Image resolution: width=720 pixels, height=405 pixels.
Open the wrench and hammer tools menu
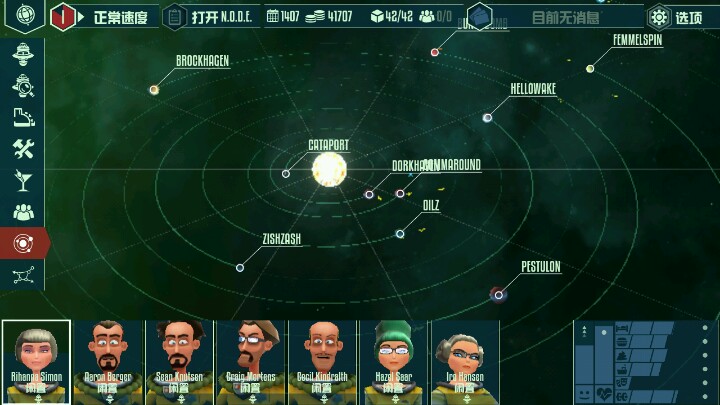[x=23, y=149]
